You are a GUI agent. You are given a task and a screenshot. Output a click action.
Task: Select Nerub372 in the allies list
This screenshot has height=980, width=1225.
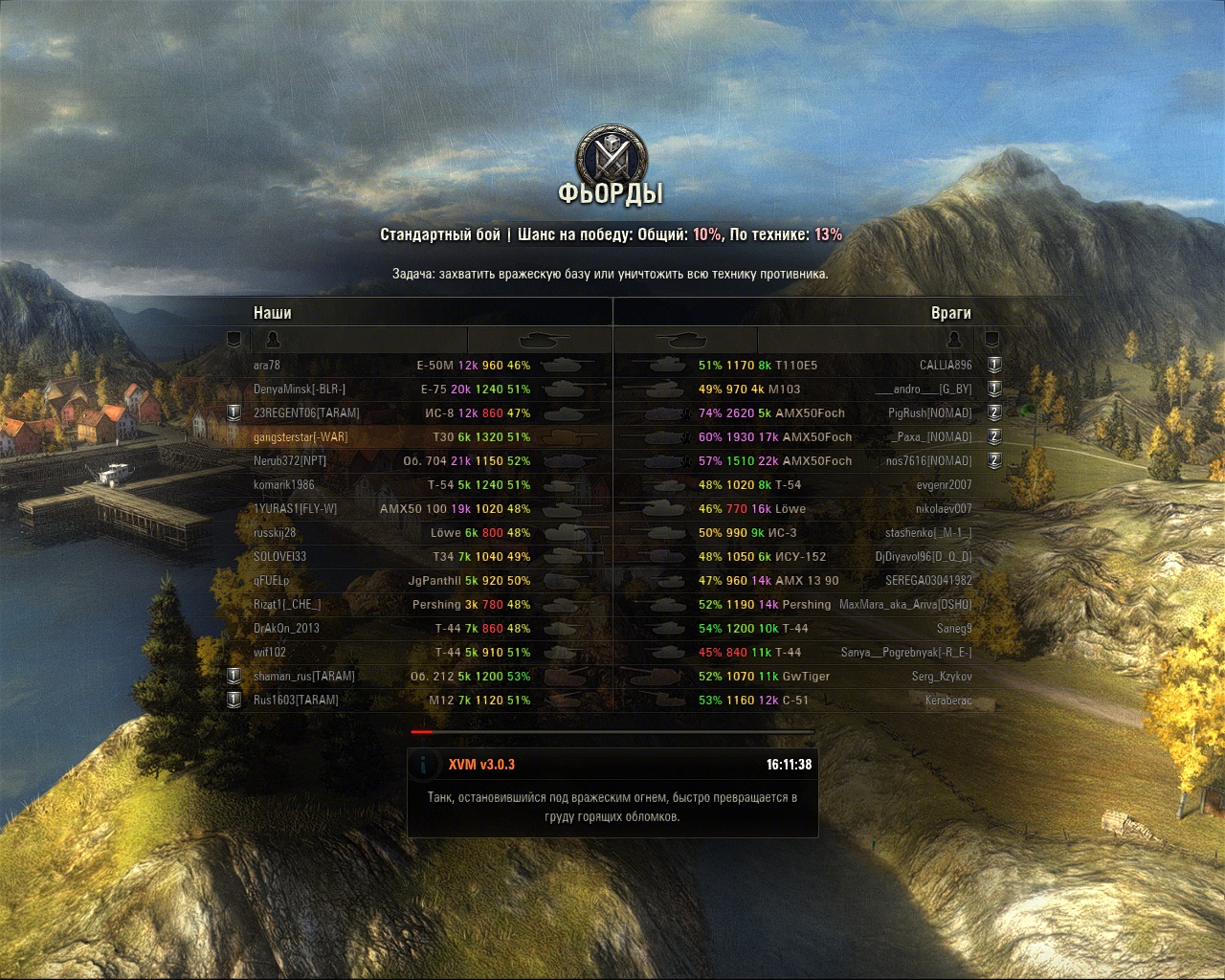290,461
